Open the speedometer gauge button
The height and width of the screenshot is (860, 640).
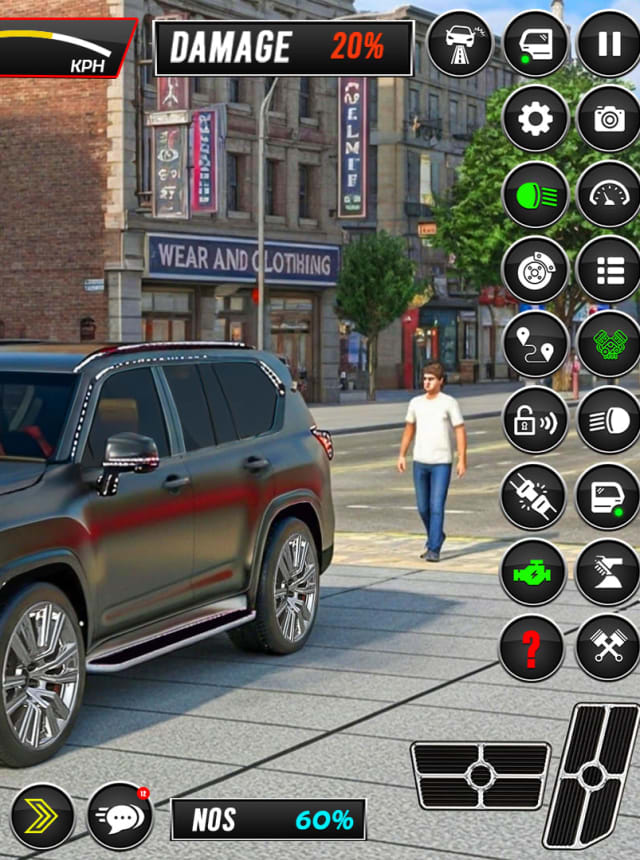[608, 194]
